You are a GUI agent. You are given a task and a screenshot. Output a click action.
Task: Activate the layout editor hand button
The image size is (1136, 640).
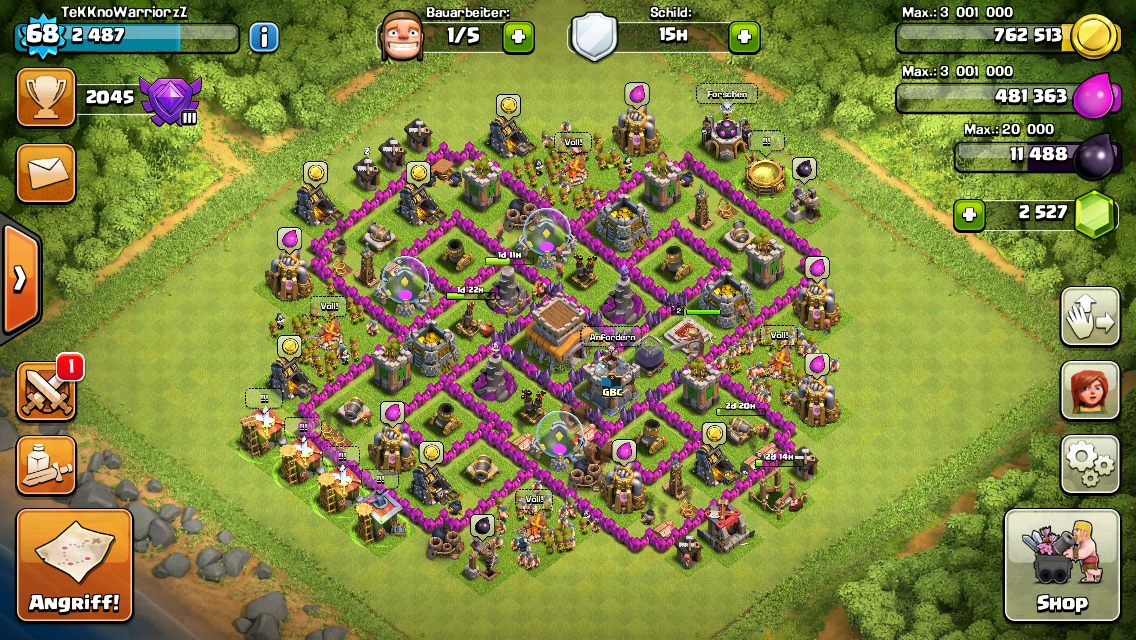coord(1089,316)
